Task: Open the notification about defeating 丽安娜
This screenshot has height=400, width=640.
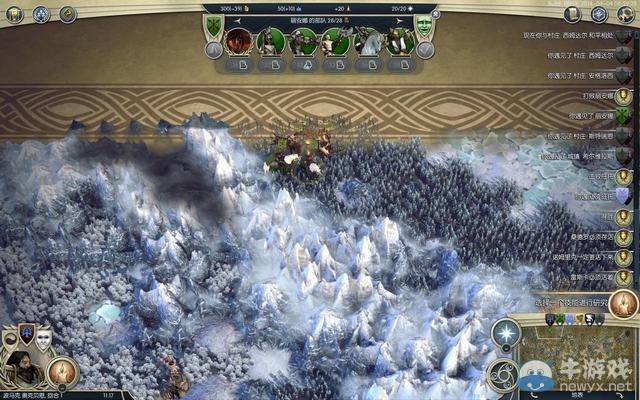Action: click(591, 95)
